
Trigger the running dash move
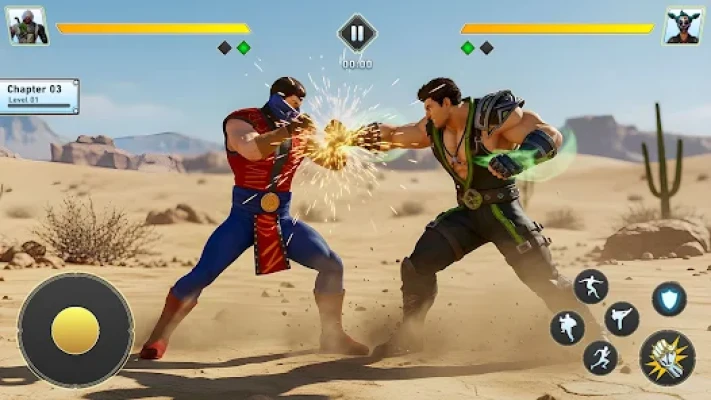pos(600,357)
